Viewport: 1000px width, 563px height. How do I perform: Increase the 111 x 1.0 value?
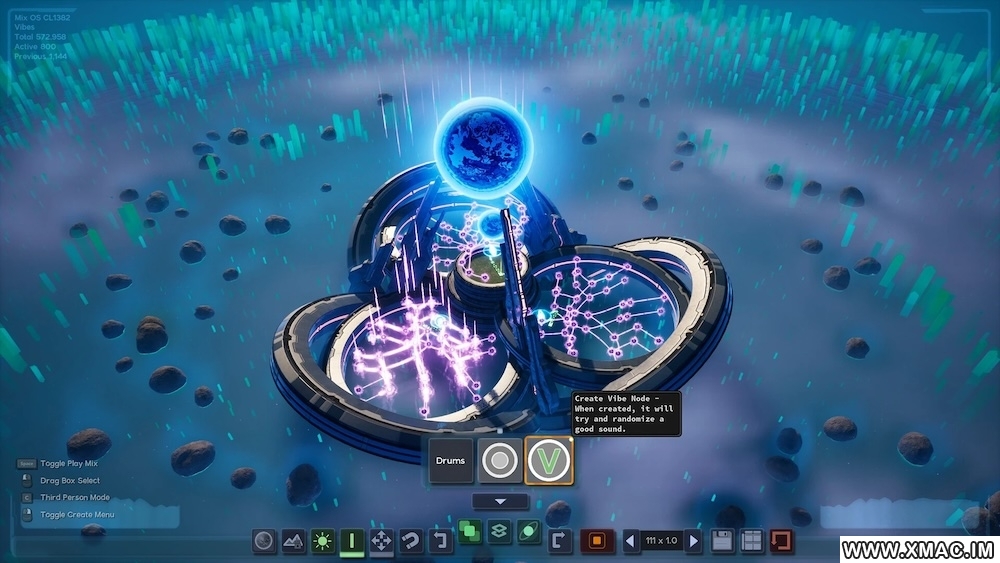pyautogui.click(x=693, y=541)
